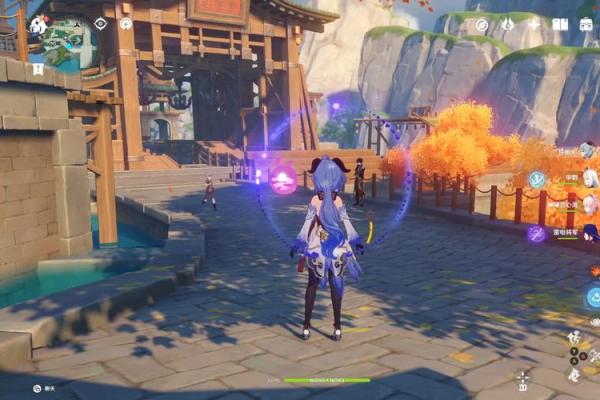The width and height of the screenshot is (600, 400).
Task: Activate the elemental skill button
Action: point(592,297)
